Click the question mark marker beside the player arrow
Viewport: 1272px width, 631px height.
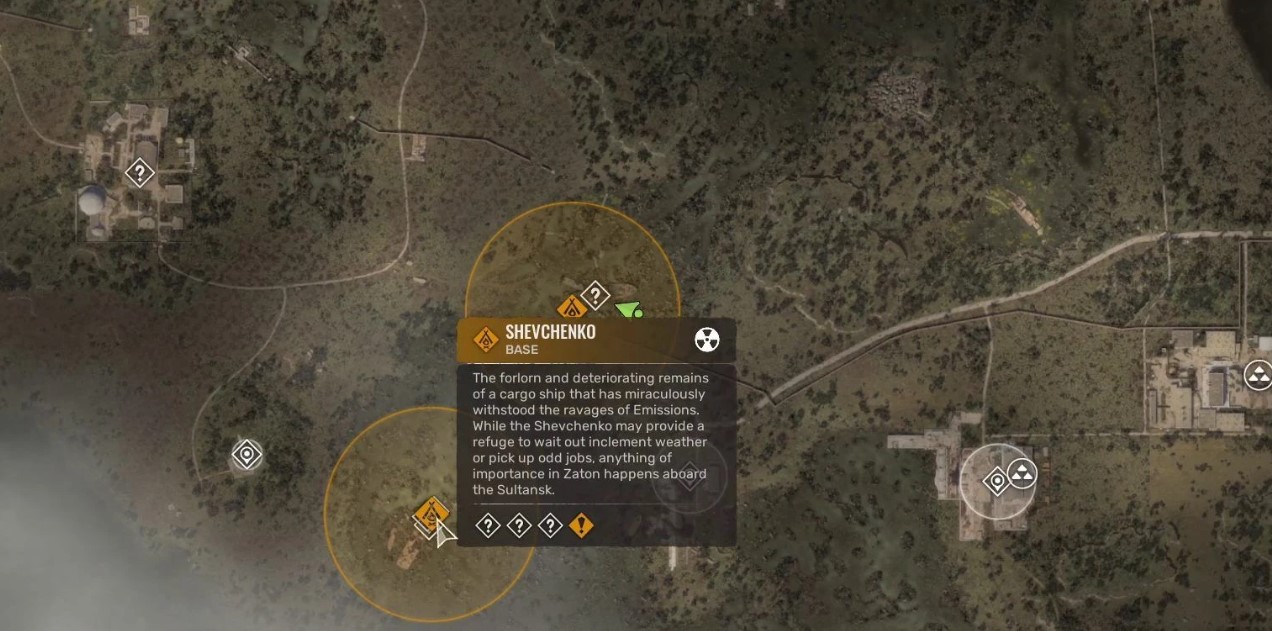595,295
